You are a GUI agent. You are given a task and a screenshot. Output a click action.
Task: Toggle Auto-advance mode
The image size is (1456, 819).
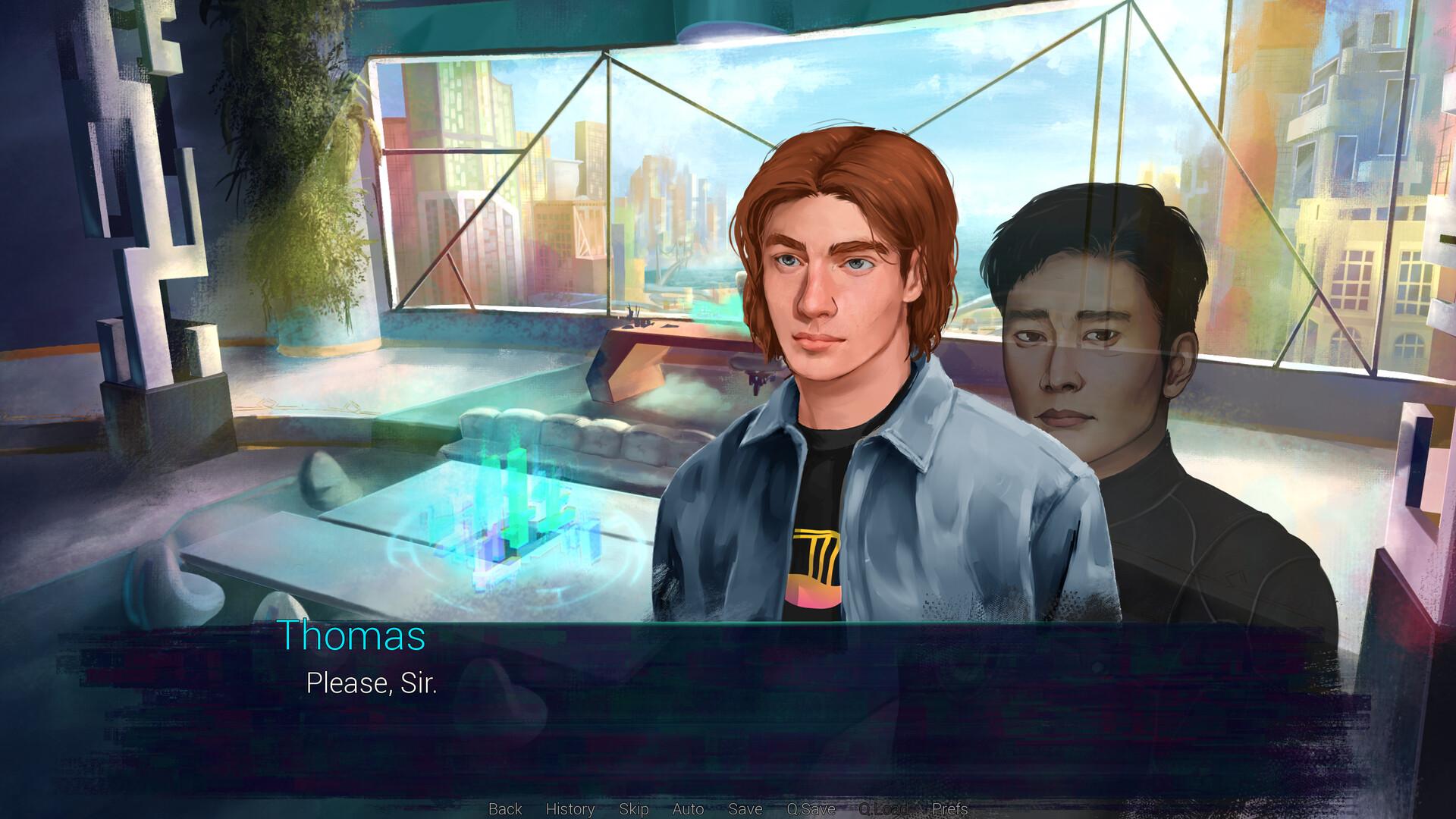point(687,809)
